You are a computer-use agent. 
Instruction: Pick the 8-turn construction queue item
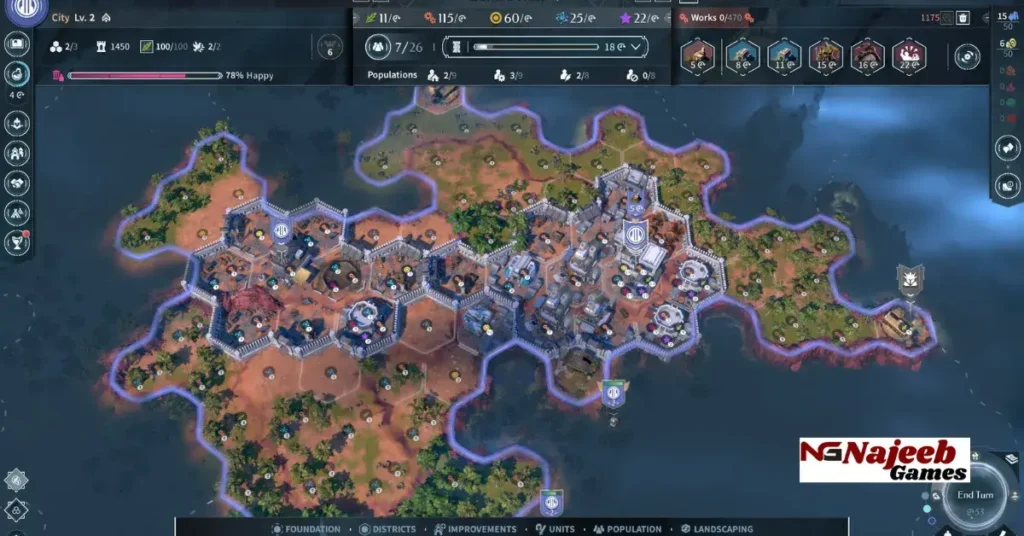741,55
